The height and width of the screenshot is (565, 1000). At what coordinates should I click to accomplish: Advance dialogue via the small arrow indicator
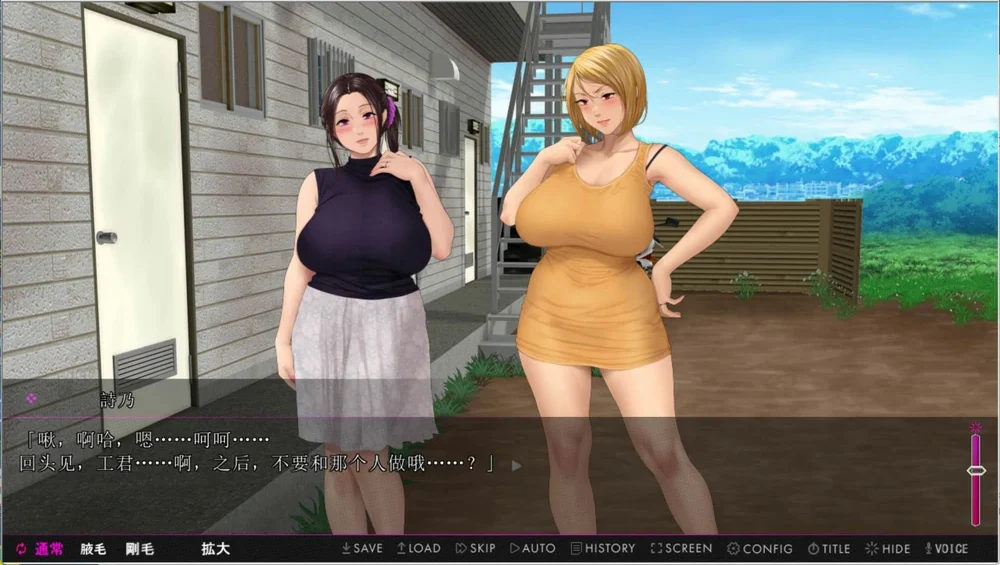516,465
